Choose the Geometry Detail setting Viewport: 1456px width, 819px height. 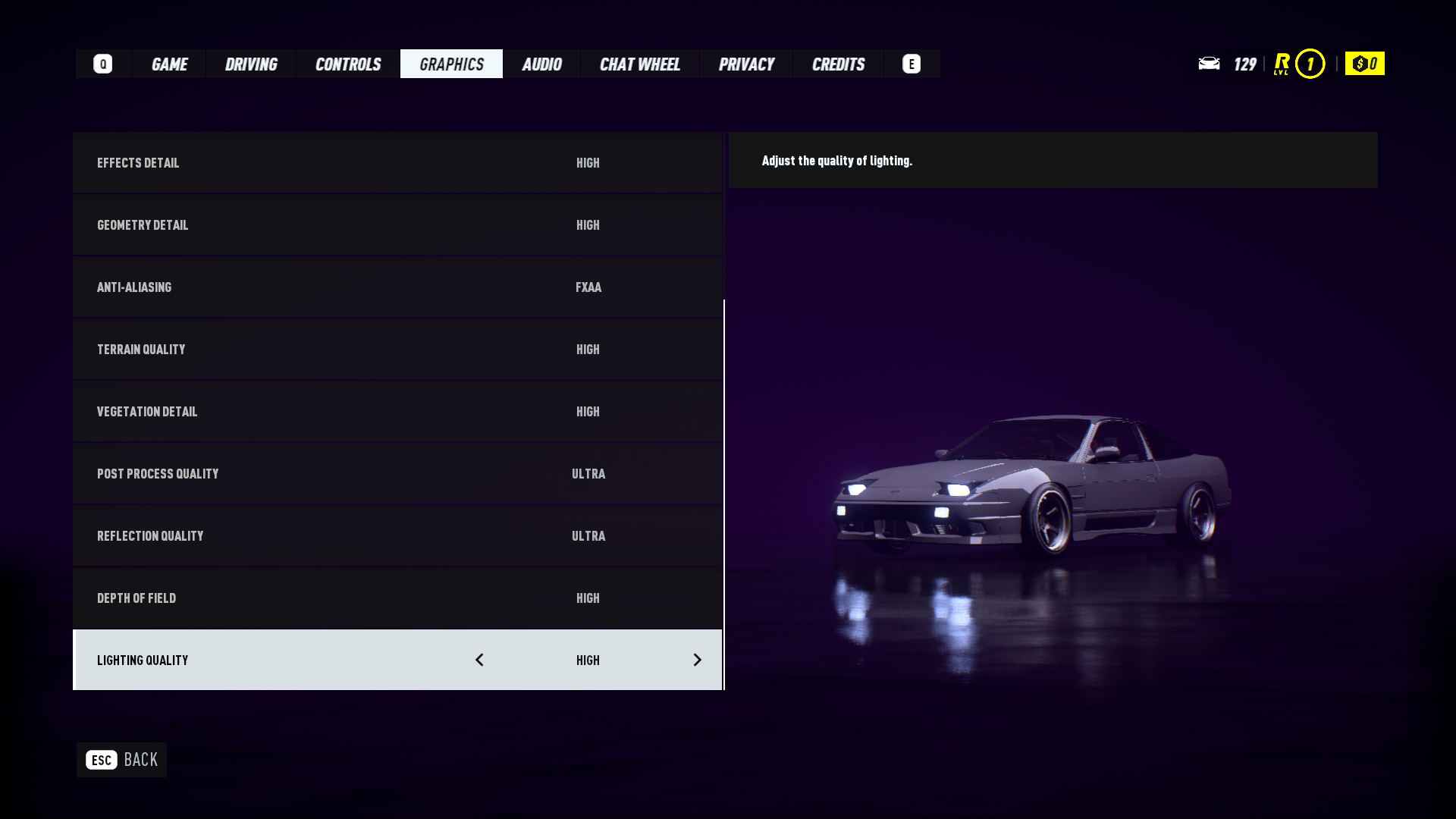(x=397, y=225)
